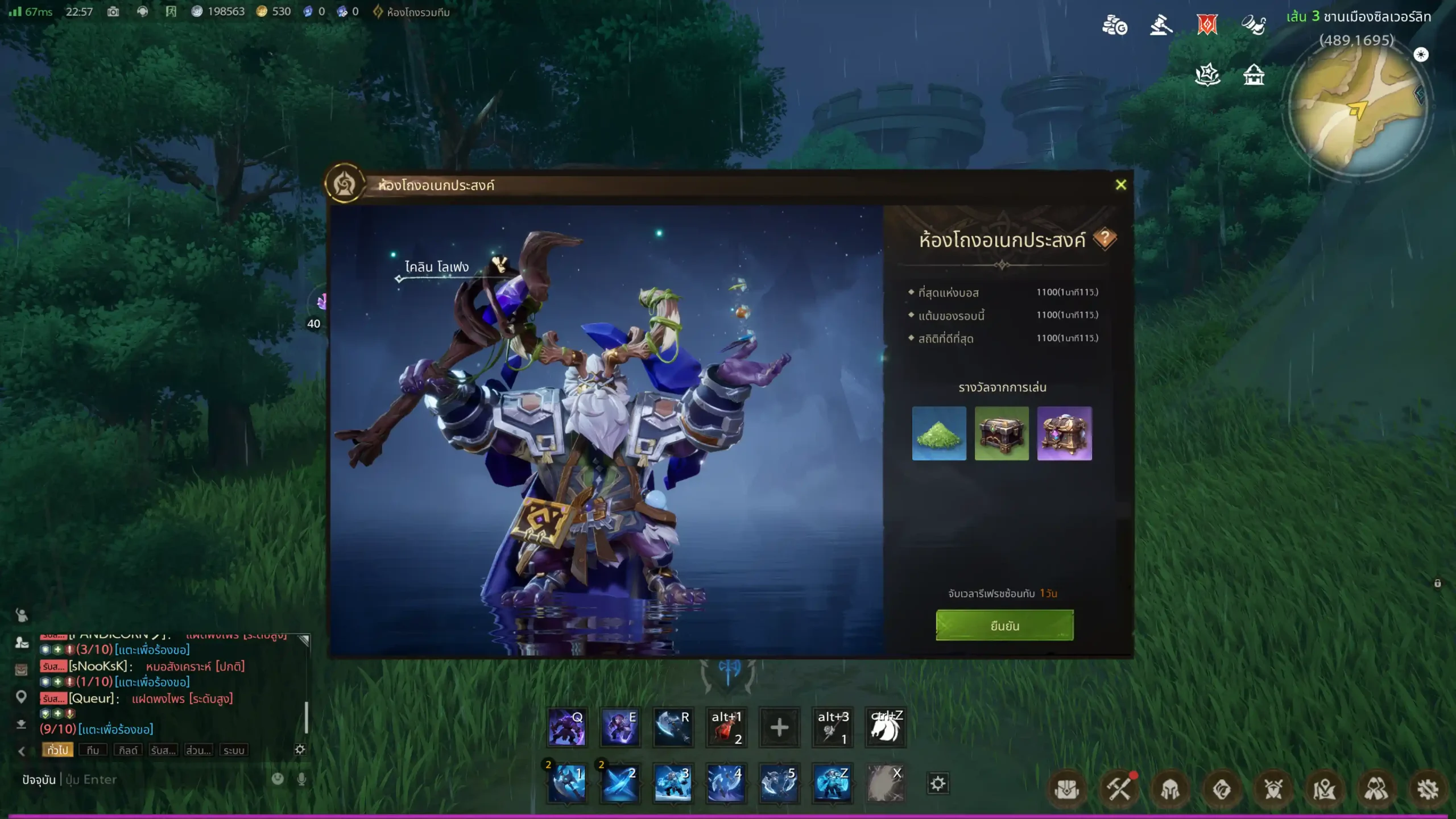Confirm with the green ยืนยัน button
1456x819 pixels.
point(1004,626)
